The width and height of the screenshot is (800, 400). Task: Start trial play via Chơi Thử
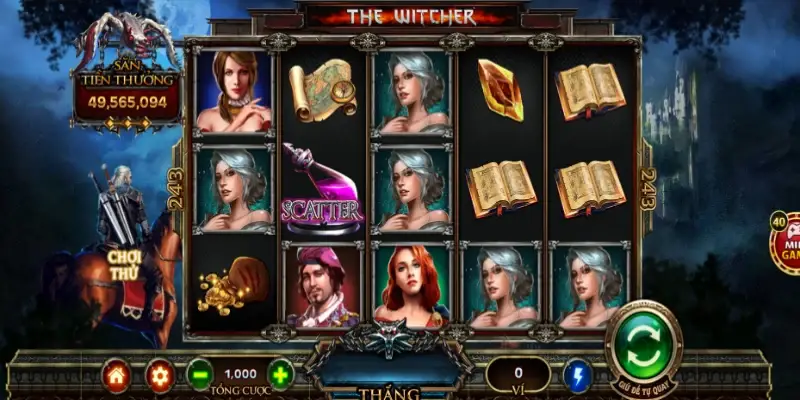[127, 263]
